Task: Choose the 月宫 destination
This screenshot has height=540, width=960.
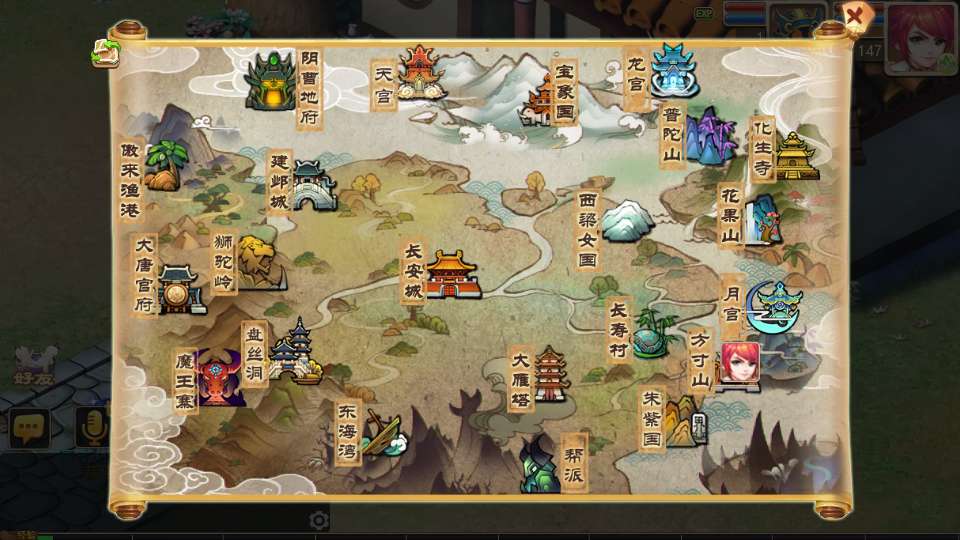Action: (x=774, y=307)
